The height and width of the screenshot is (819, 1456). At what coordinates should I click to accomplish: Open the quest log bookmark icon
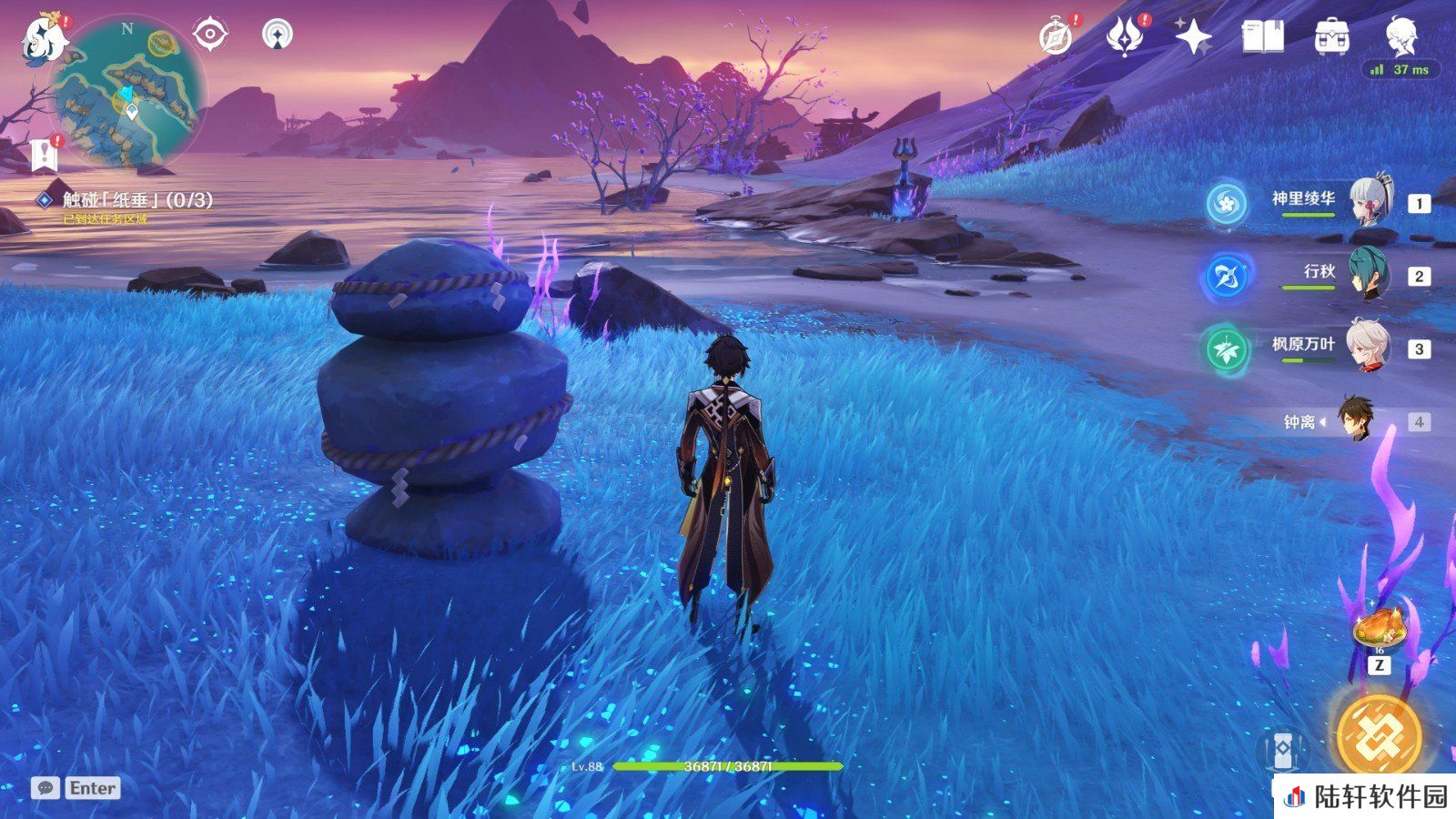(x=44, y=156)
